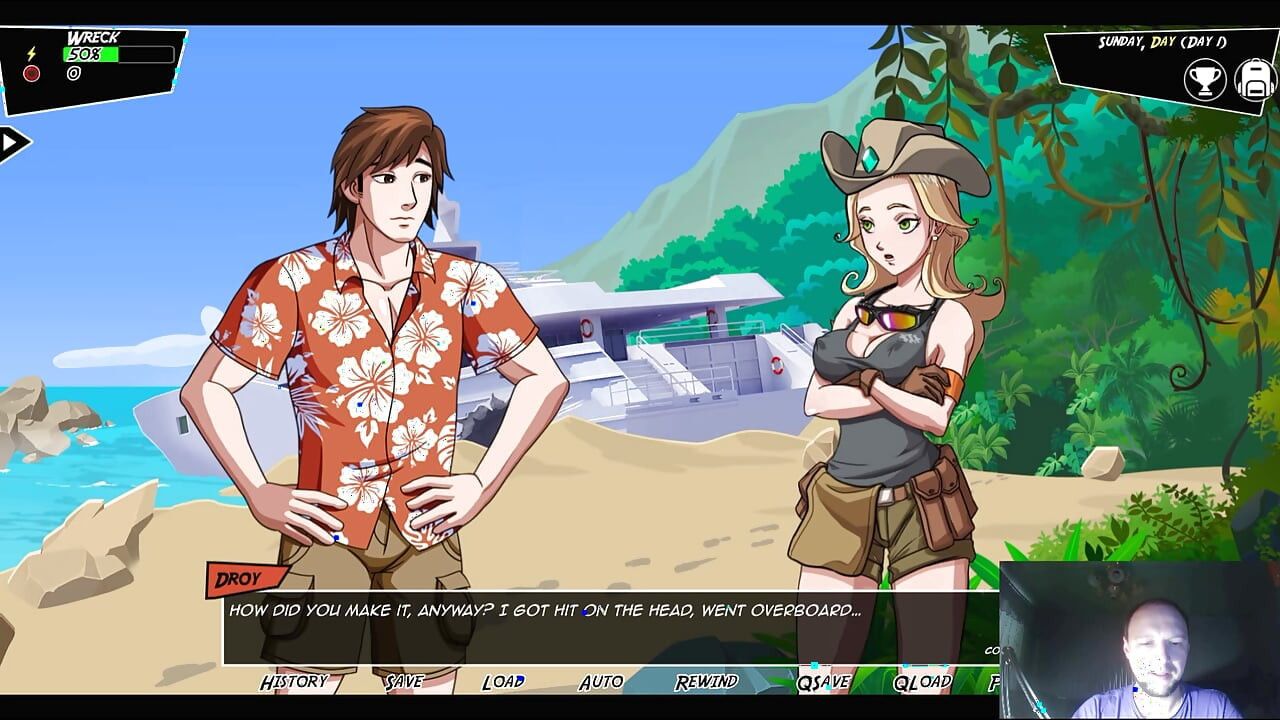Open the Load game menu
This screenshot has height=720, width=1280.
point(503,682)
